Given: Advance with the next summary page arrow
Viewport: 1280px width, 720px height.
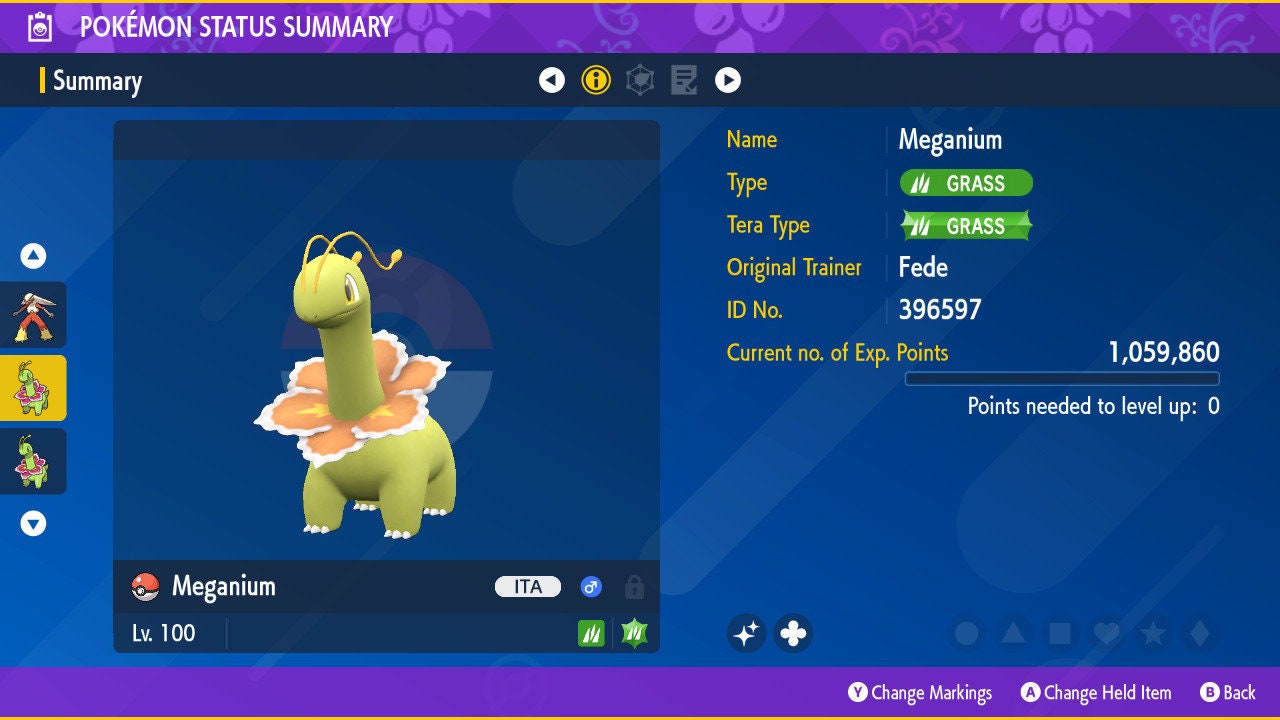Looking at the screenshot, I should point(728,80).
